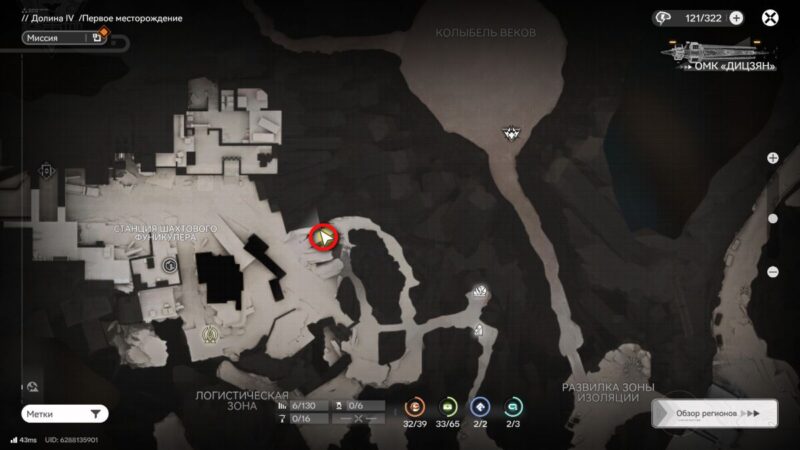800x450 pixels.
Task: Zoom in the map with the plus button
Action: pos(773,158)
